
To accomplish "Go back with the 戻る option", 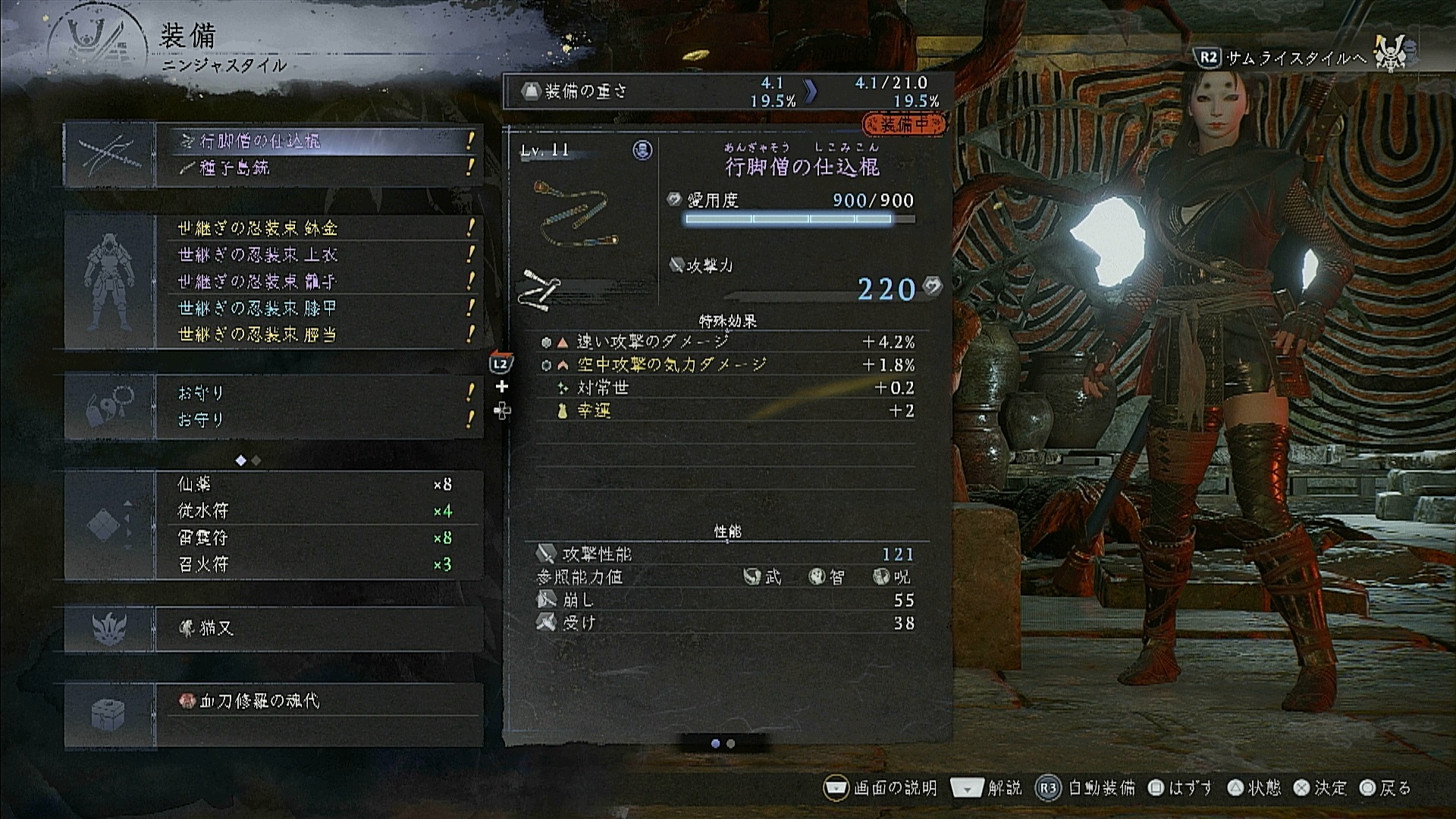I will [1385, 788].
